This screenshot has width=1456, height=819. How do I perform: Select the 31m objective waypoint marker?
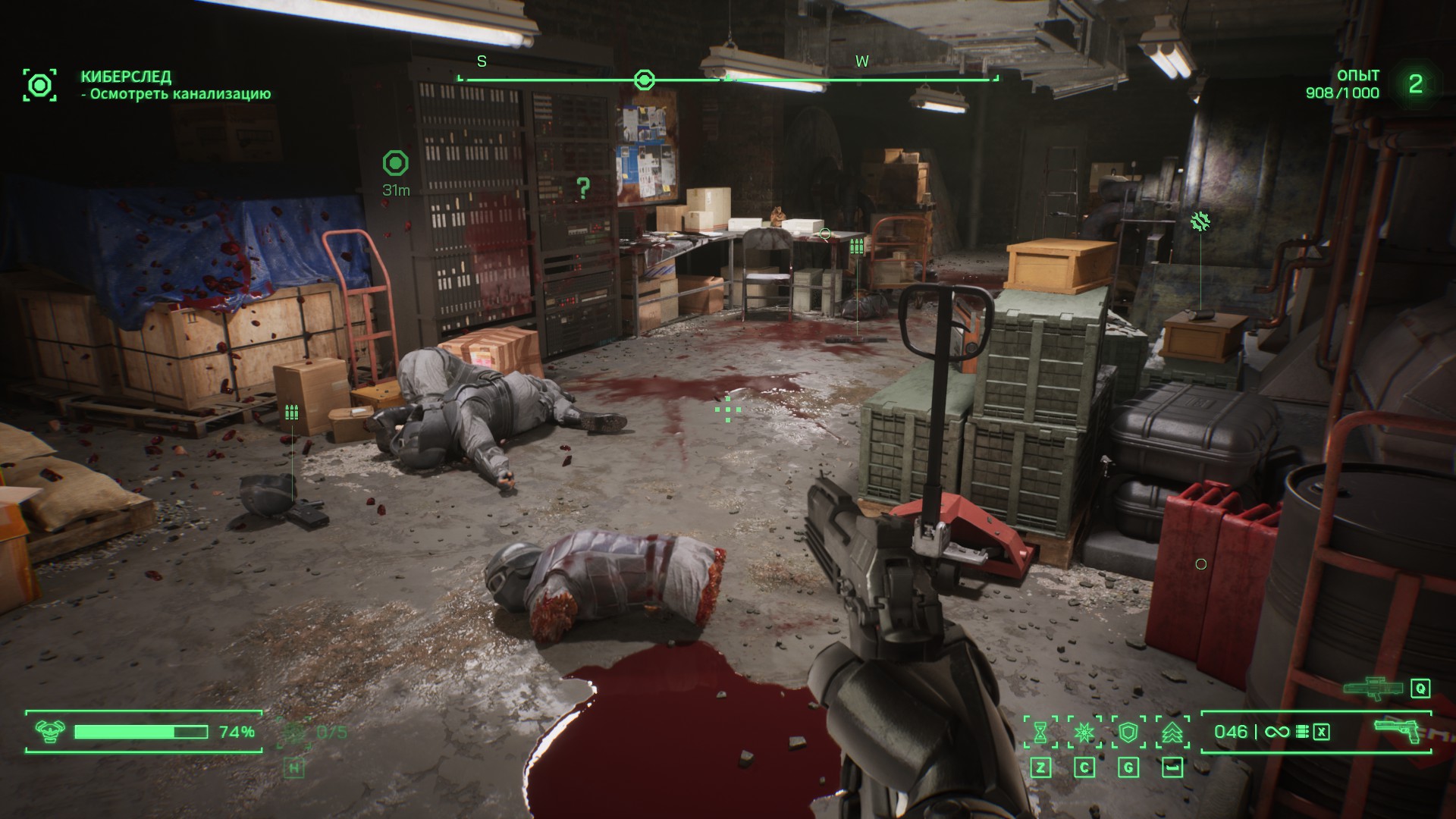[x=395, y=163]
